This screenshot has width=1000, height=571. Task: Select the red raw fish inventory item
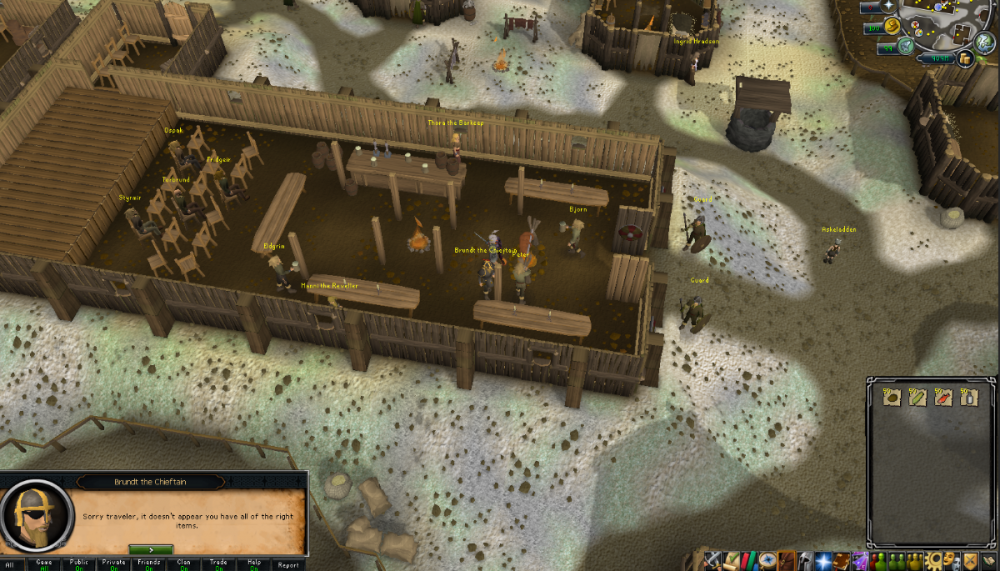[943, 397]
